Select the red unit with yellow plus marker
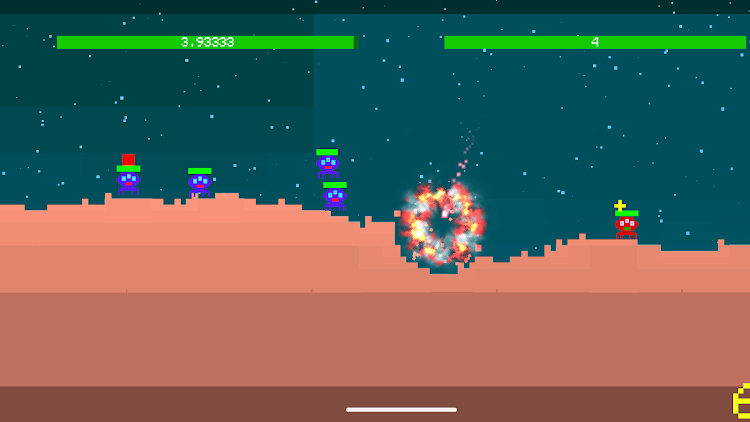750x422 pixels. tap(626, 227)
